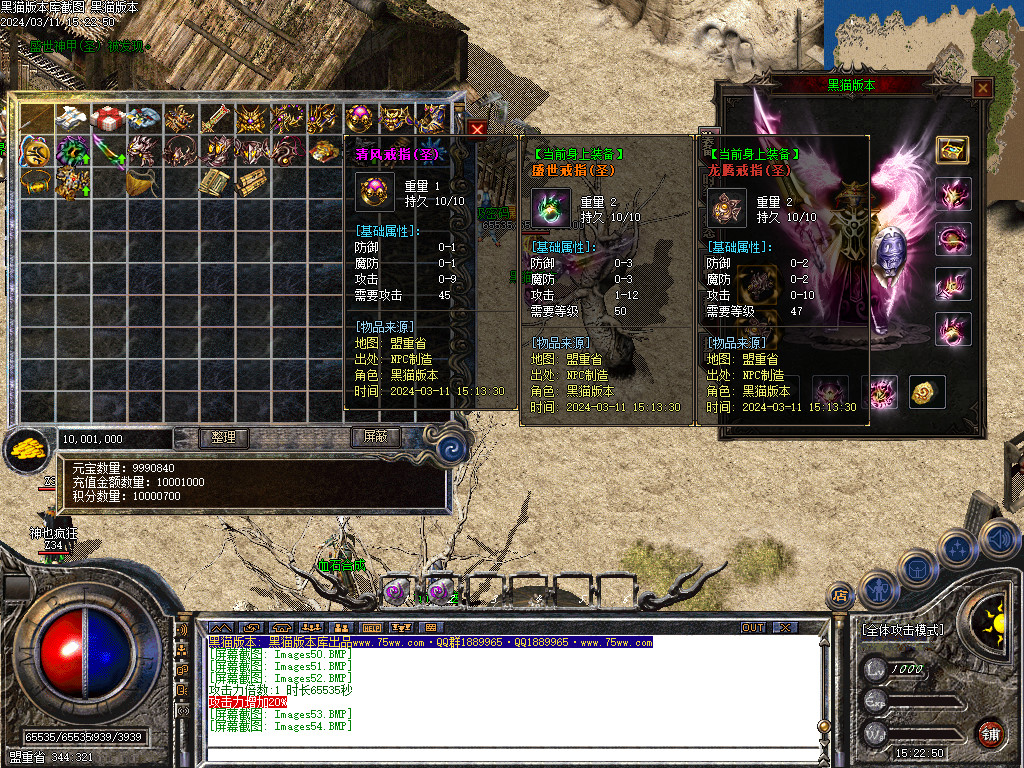
Task: Select the red gift box item
Action: coord(107,118)
